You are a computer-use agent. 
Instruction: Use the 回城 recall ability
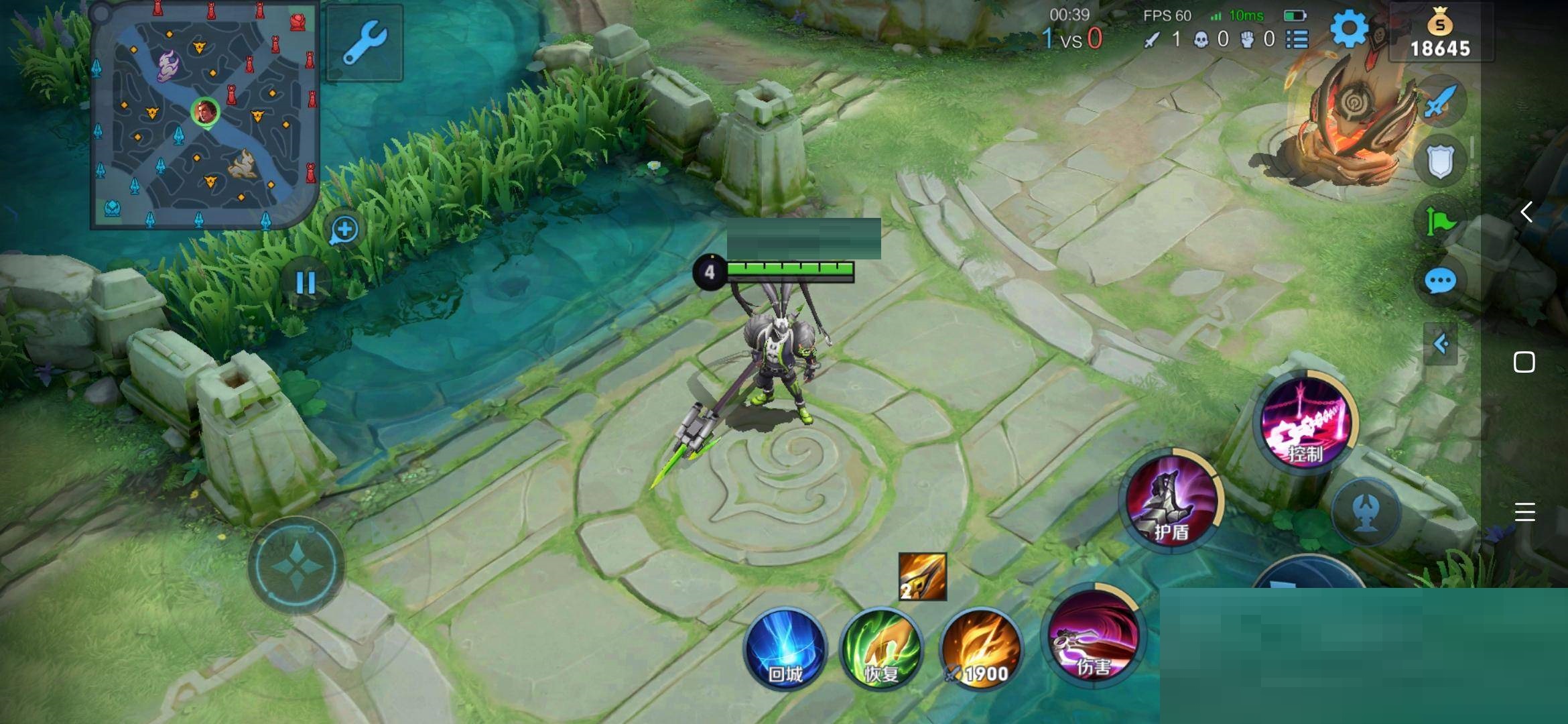(x=785, y=649)
